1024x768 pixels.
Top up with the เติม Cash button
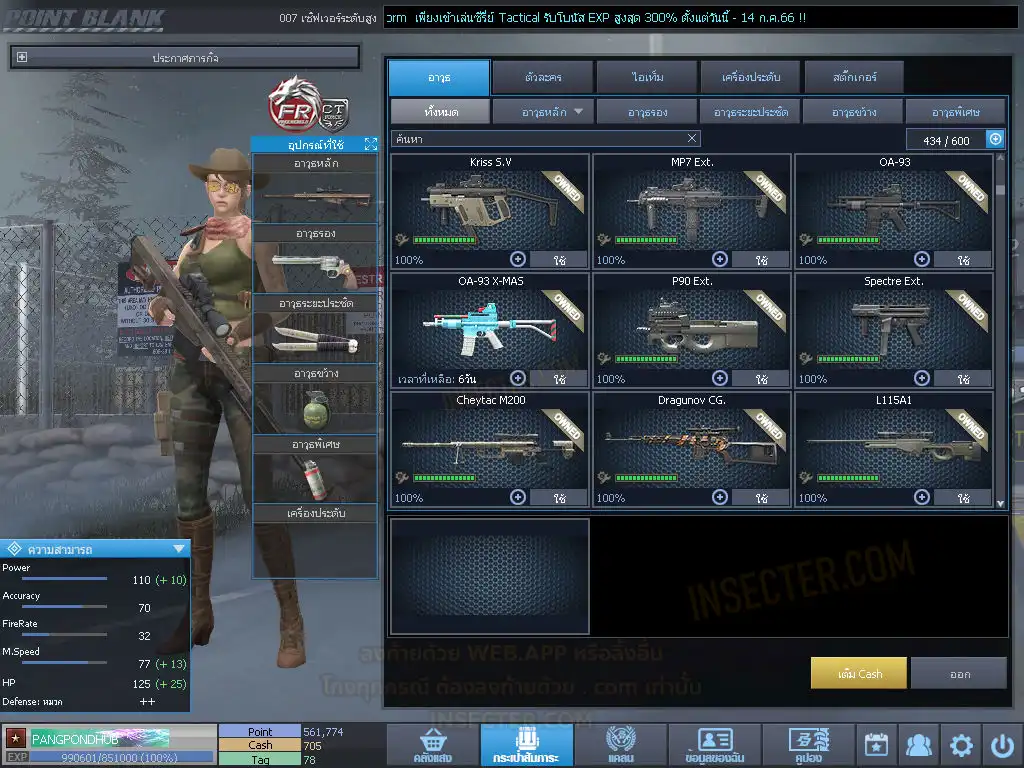859,673
